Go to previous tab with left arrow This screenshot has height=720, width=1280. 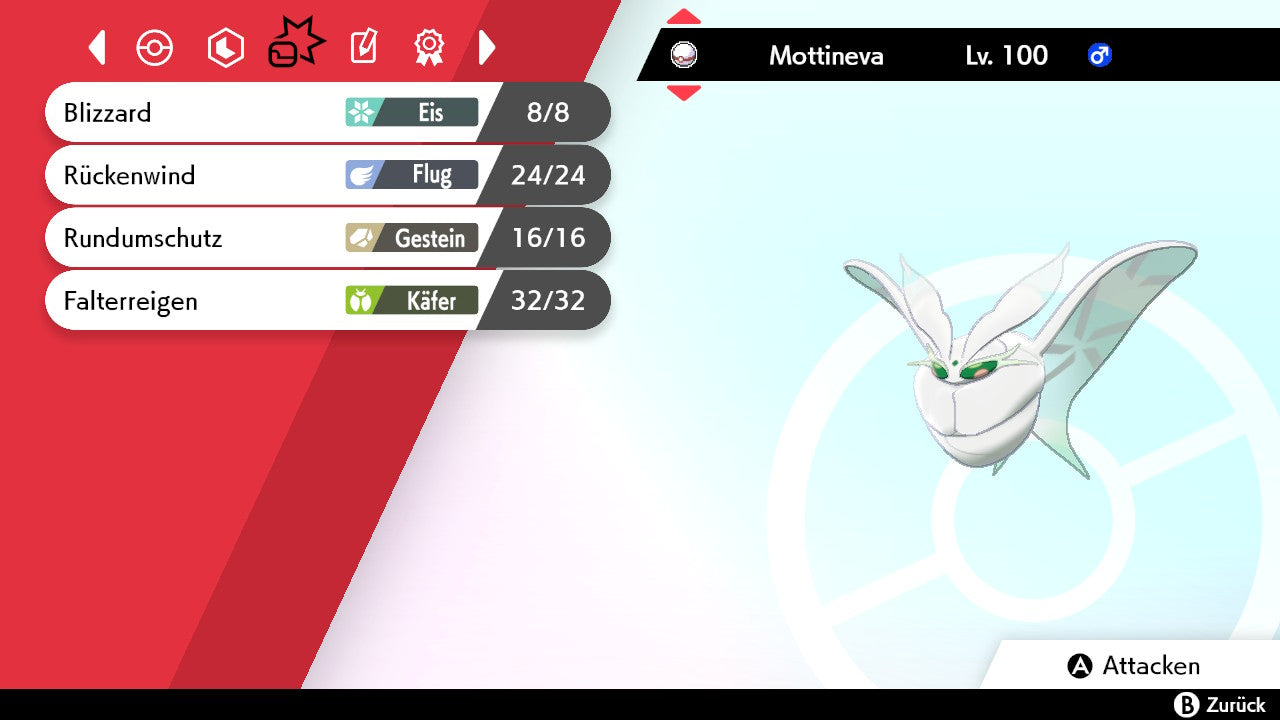97,47
